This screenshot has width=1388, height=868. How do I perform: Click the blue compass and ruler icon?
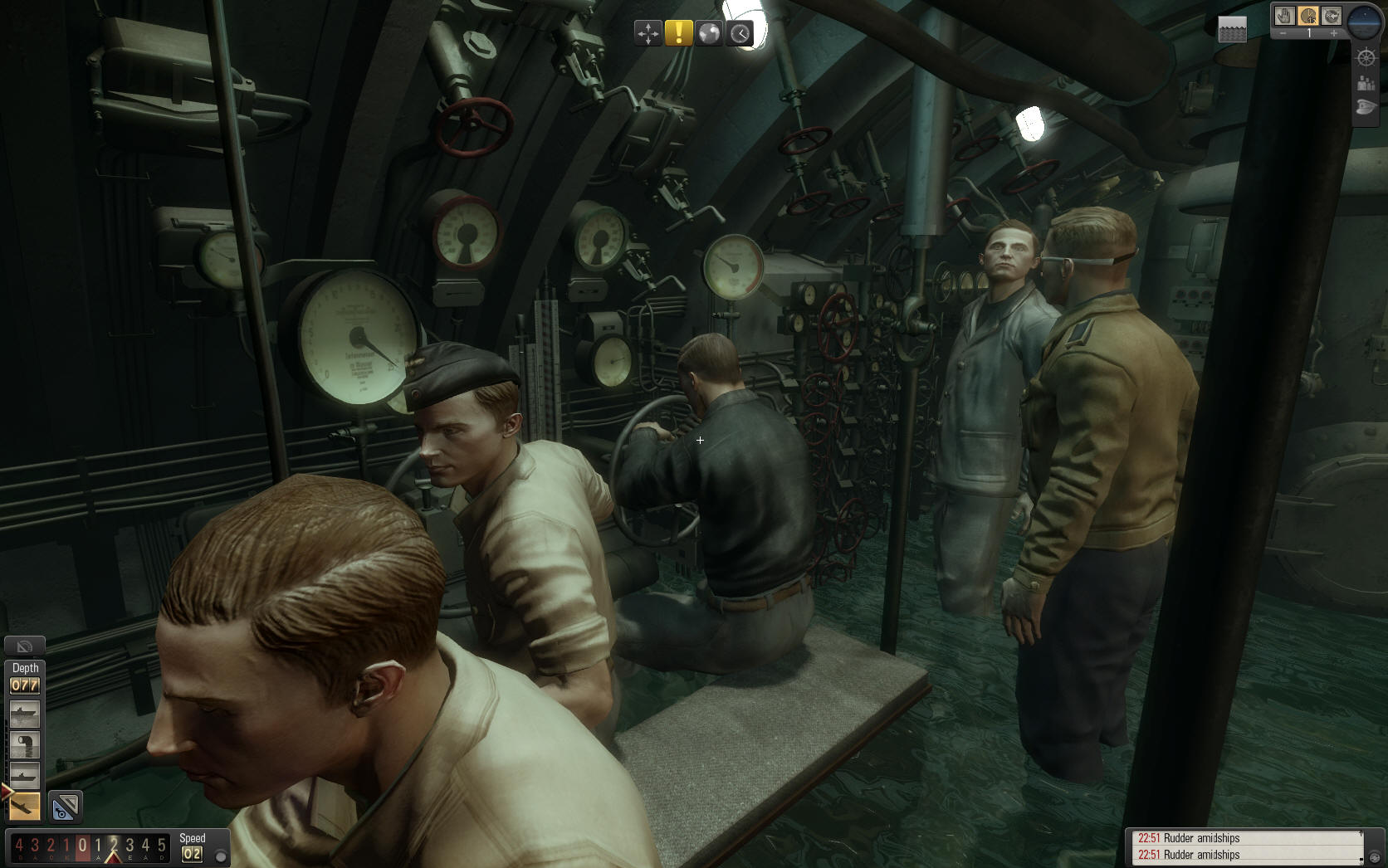pos(65,806)
